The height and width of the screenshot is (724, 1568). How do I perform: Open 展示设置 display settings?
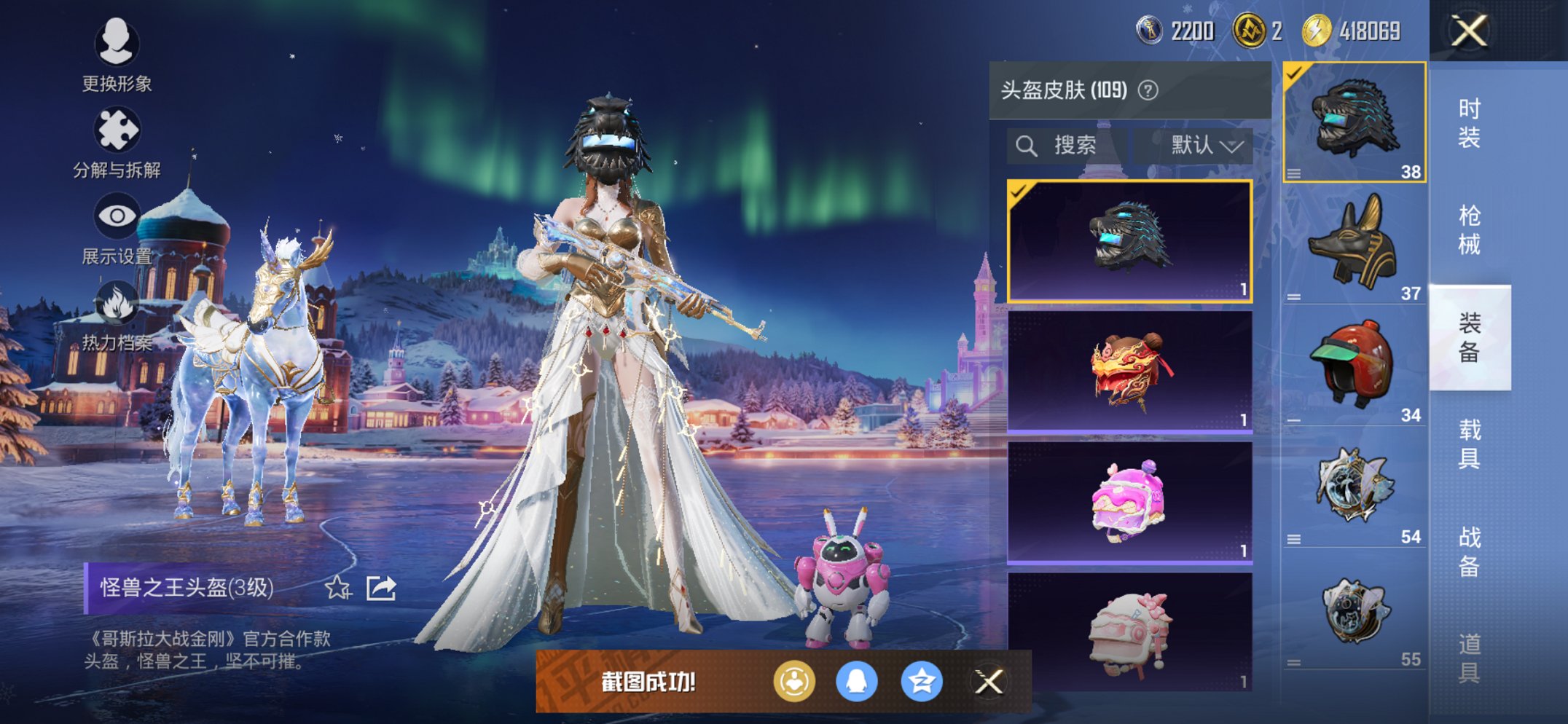[117, 214]
